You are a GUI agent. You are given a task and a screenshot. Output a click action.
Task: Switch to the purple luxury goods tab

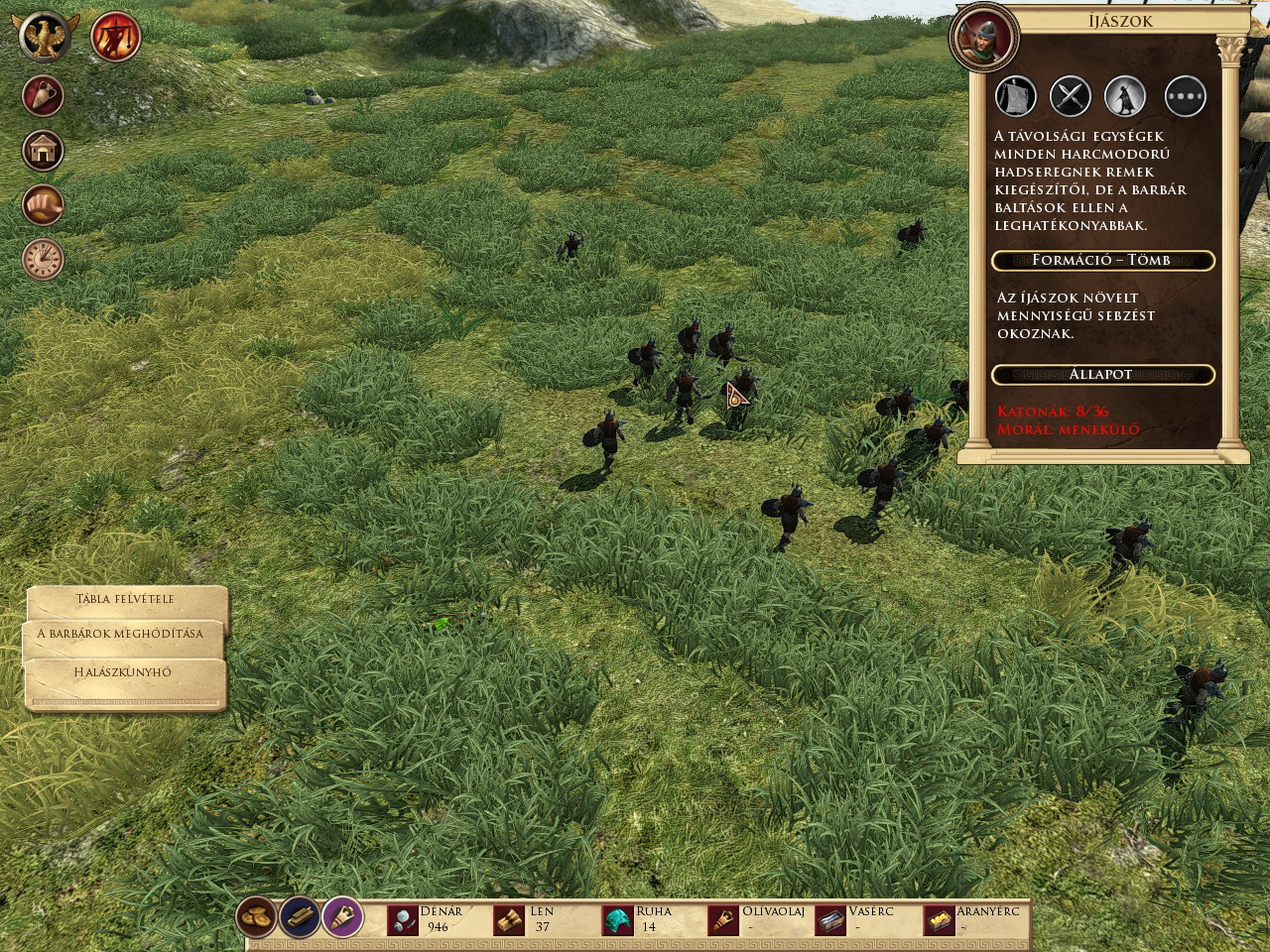pos(342,918)
